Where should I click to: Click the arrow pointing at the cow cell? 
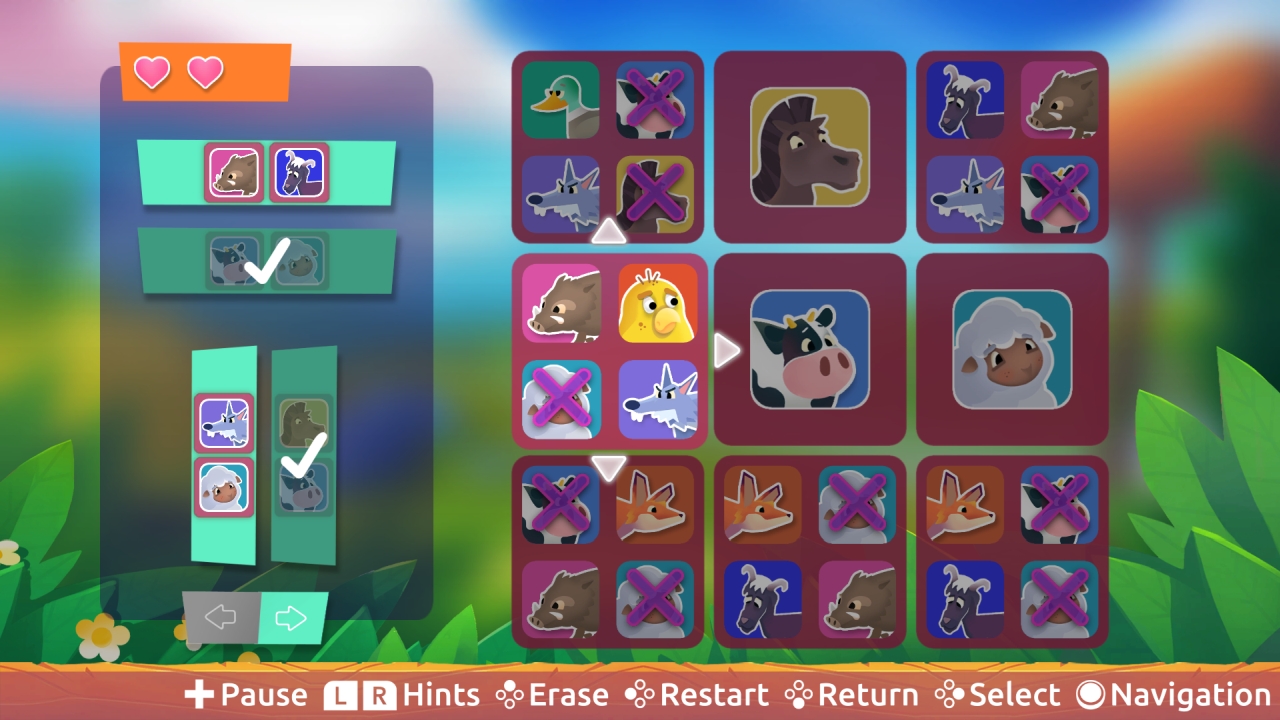[x=725, y=350]
